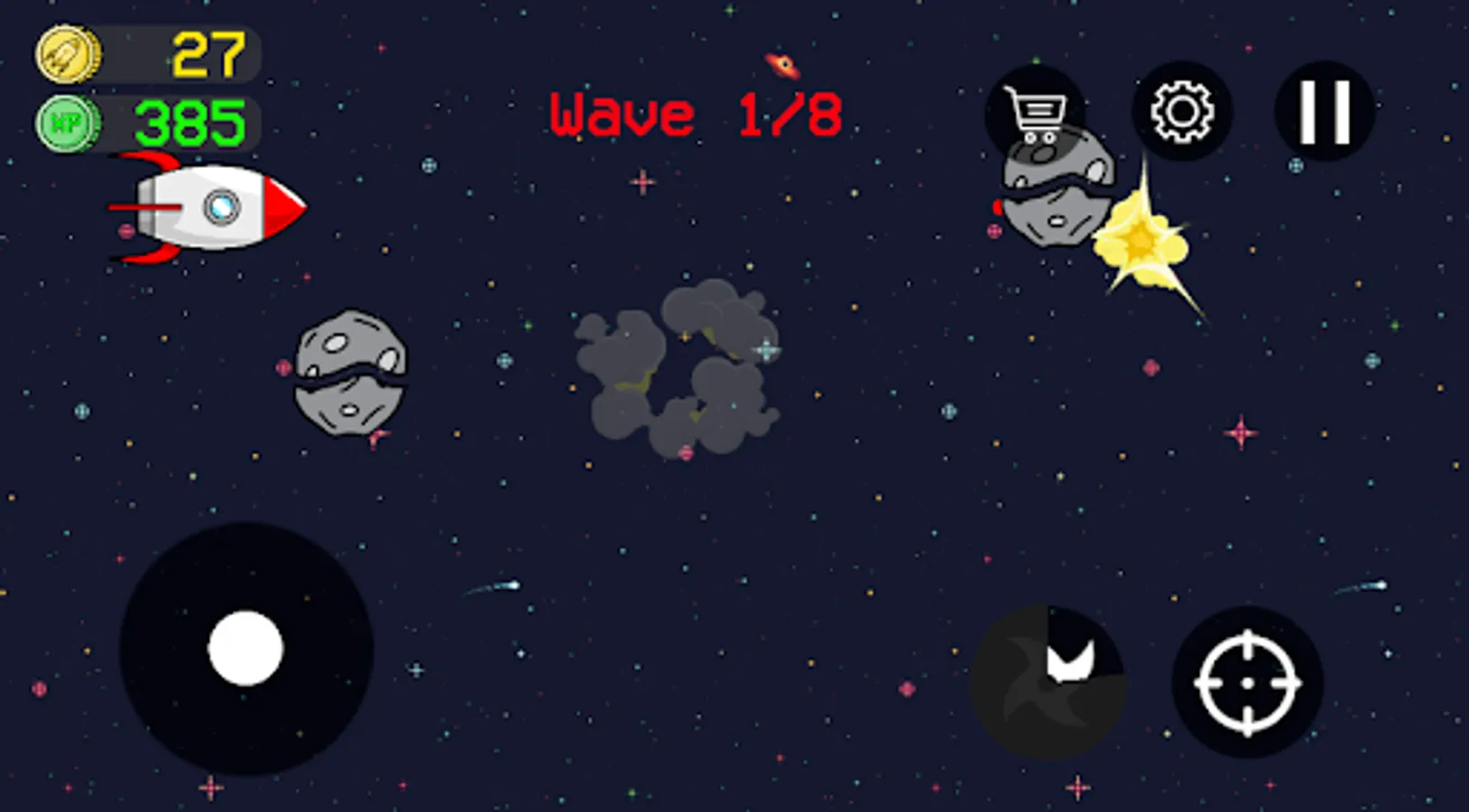Tap the Wave 1/8 counter text
Viewport: 1469px width, 812px height.
pyautogui.click(x=698, y=113)
